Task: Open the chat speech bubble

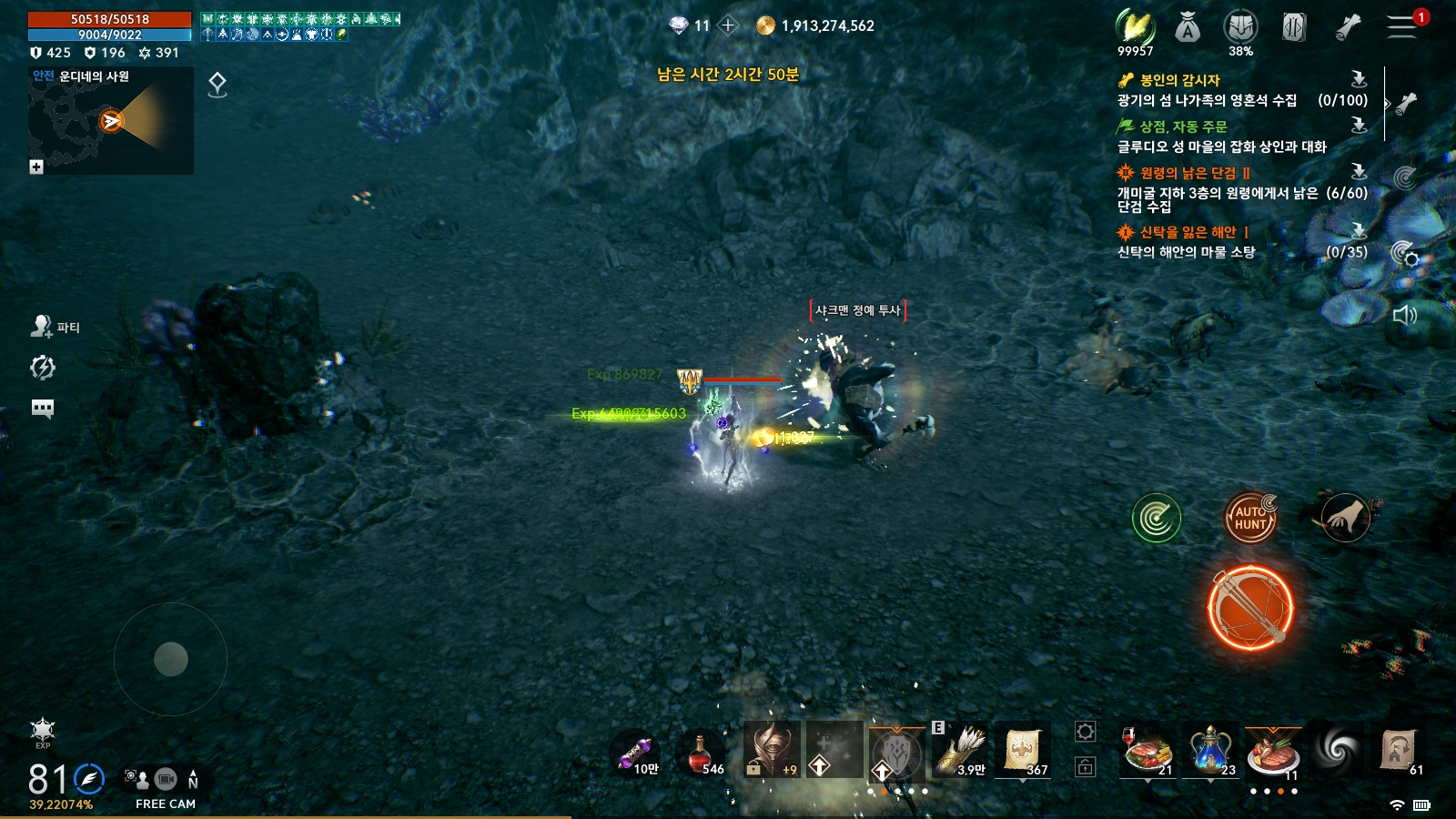Action: tap(43, 408)
